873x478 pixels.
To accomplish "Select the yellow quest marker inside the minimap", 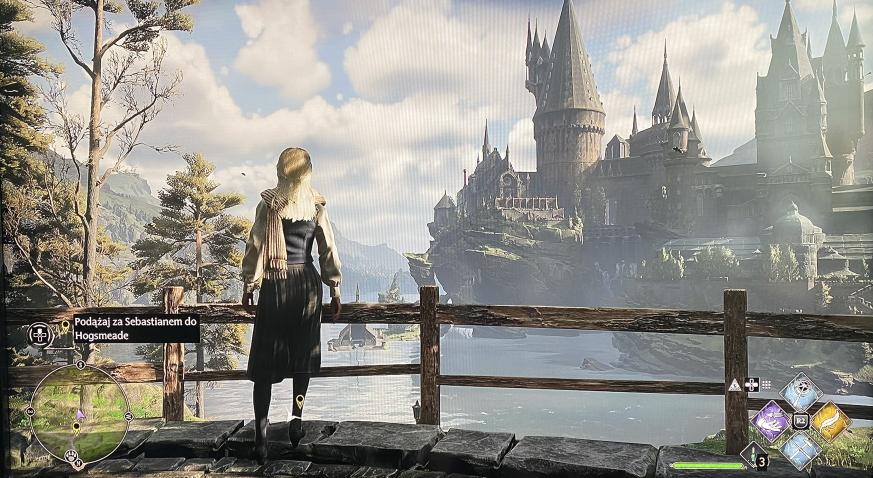I will tap(77, 427).
